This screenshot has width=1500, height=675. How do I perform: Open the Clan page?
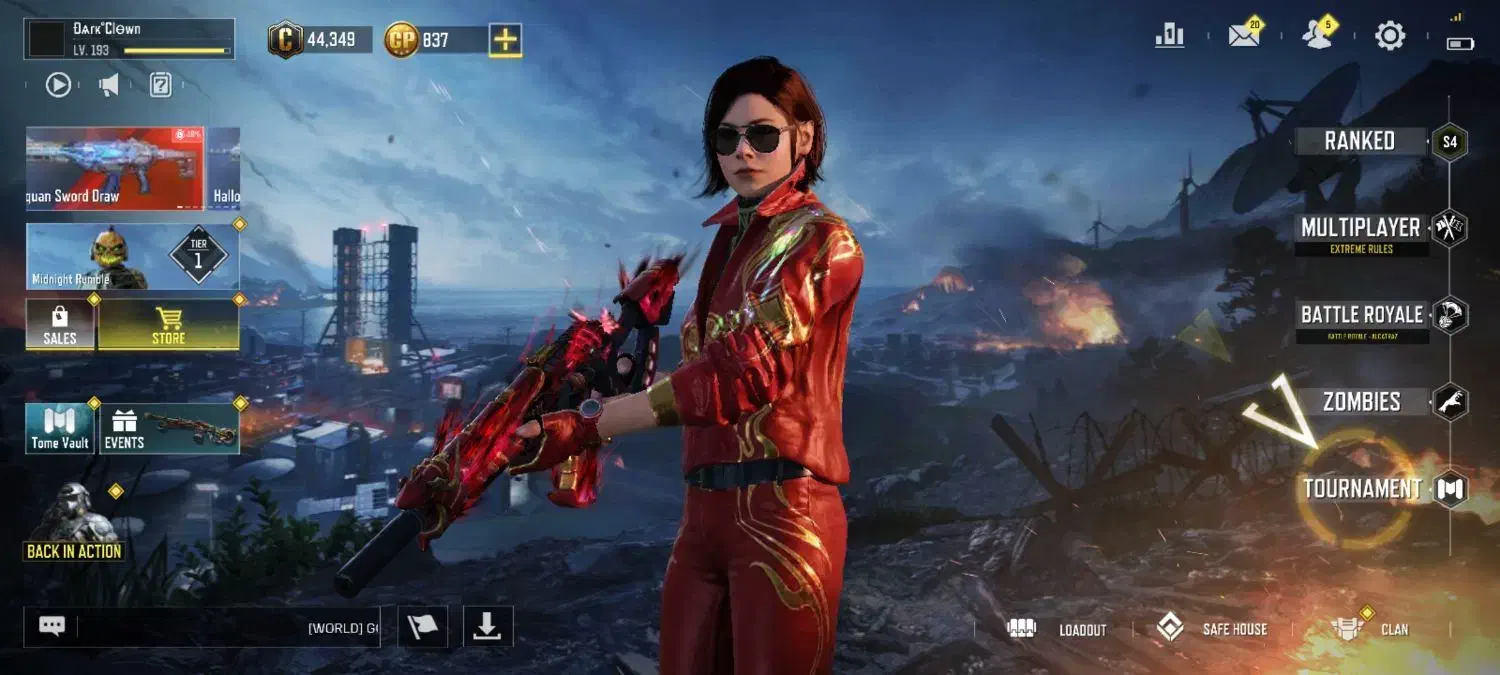(1370, 629)
